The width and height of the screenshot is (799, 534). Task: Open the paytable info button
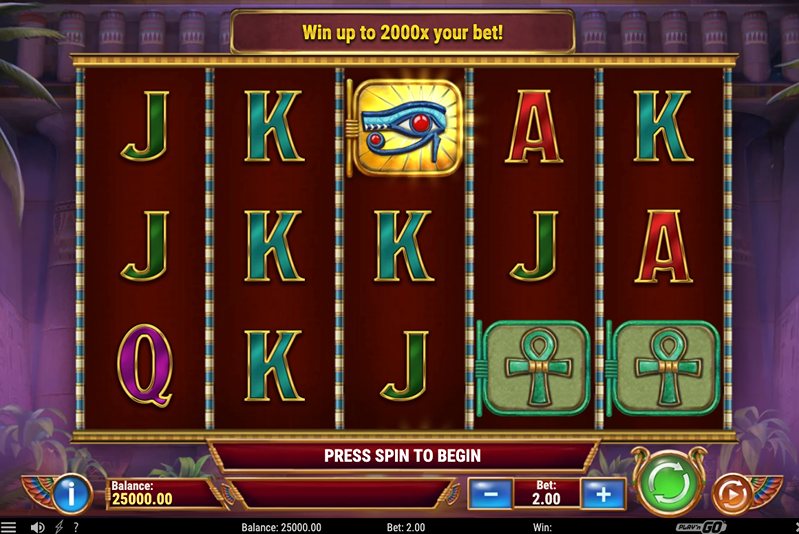[69, 493]
